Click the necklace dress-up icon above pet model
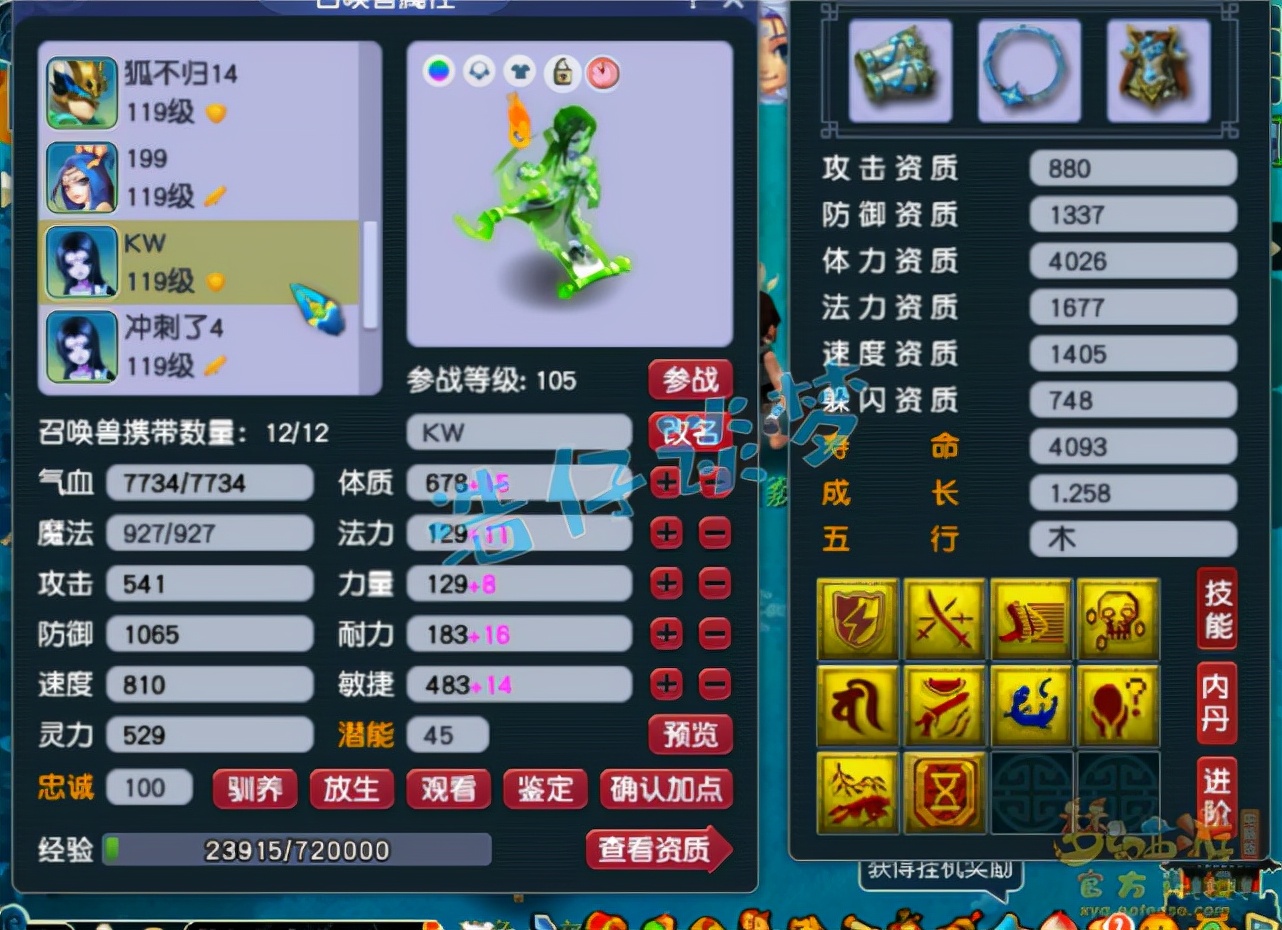Screen dimensions: 1282x930 pos(480,73)
